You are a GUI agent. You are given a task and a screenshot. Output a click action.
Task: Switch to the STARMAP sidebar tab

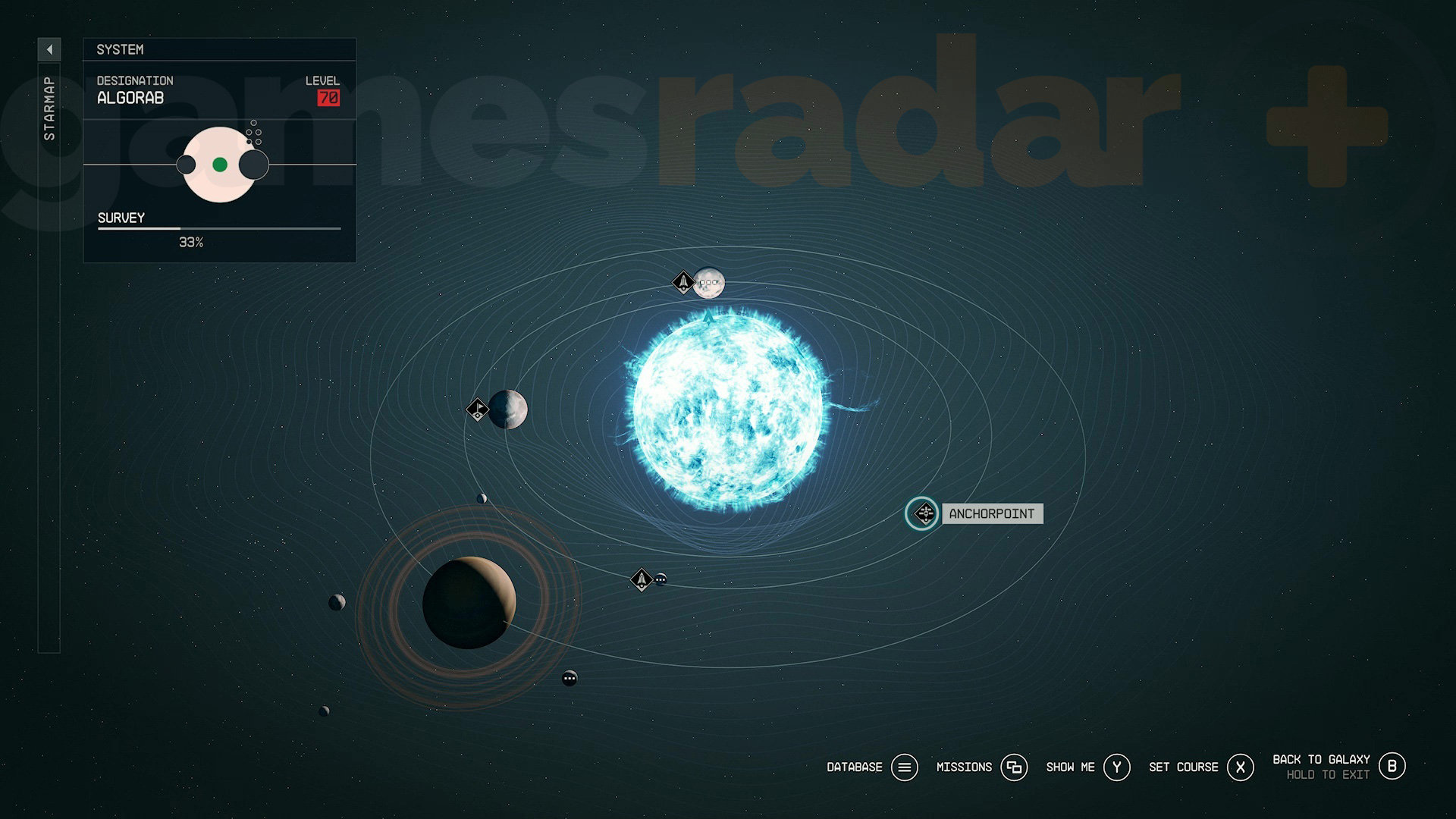pyautogui.click(x=50, y=106)
